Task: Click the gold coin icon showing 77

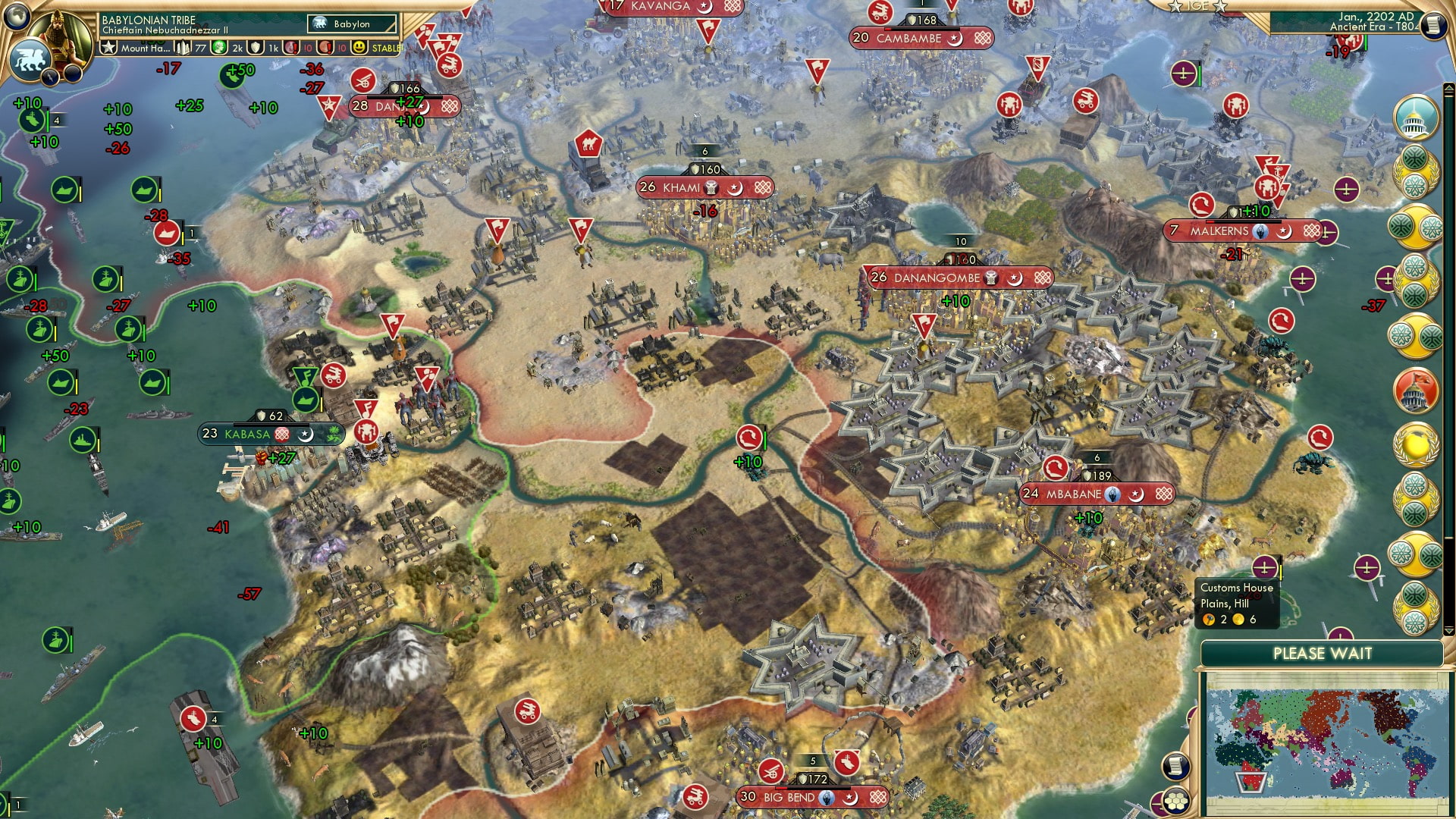Action: coord(182,47)
